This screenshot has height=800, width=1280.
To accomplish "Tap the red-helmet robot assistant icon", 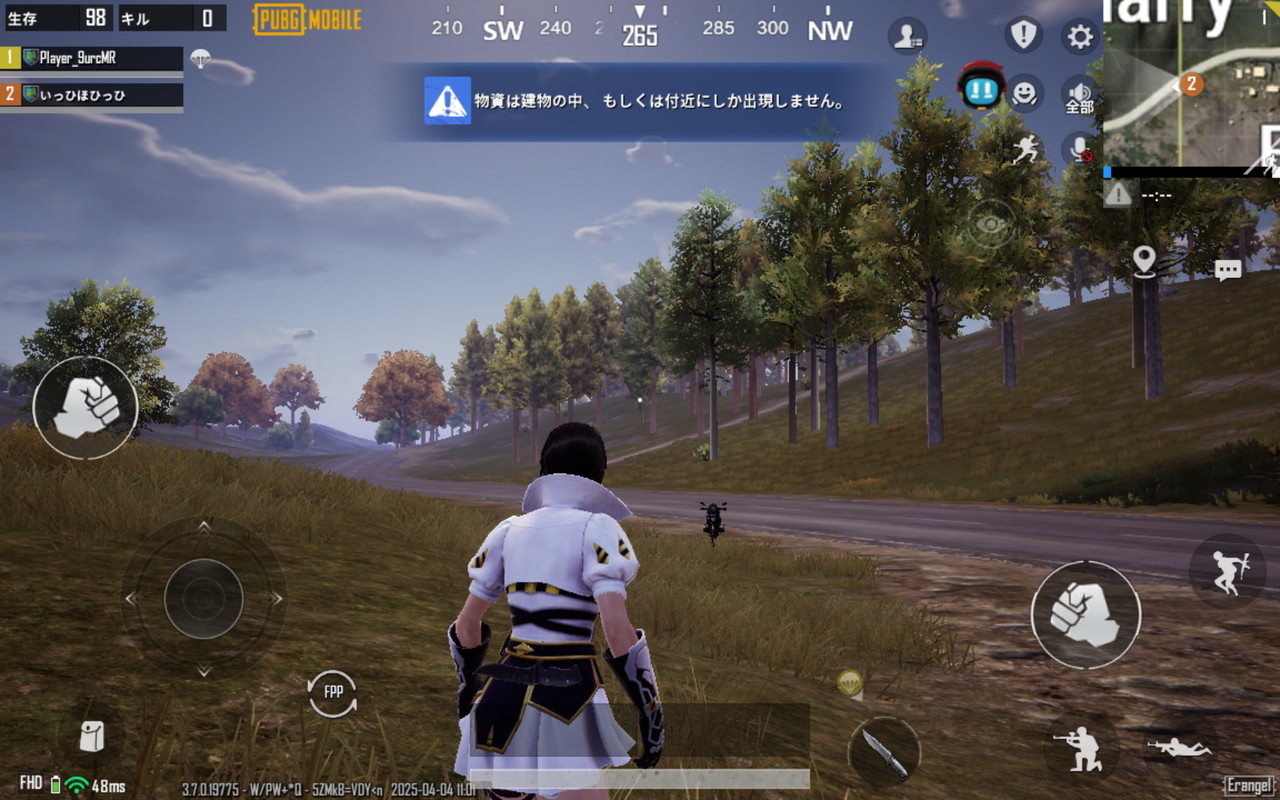I will (981, 88).
